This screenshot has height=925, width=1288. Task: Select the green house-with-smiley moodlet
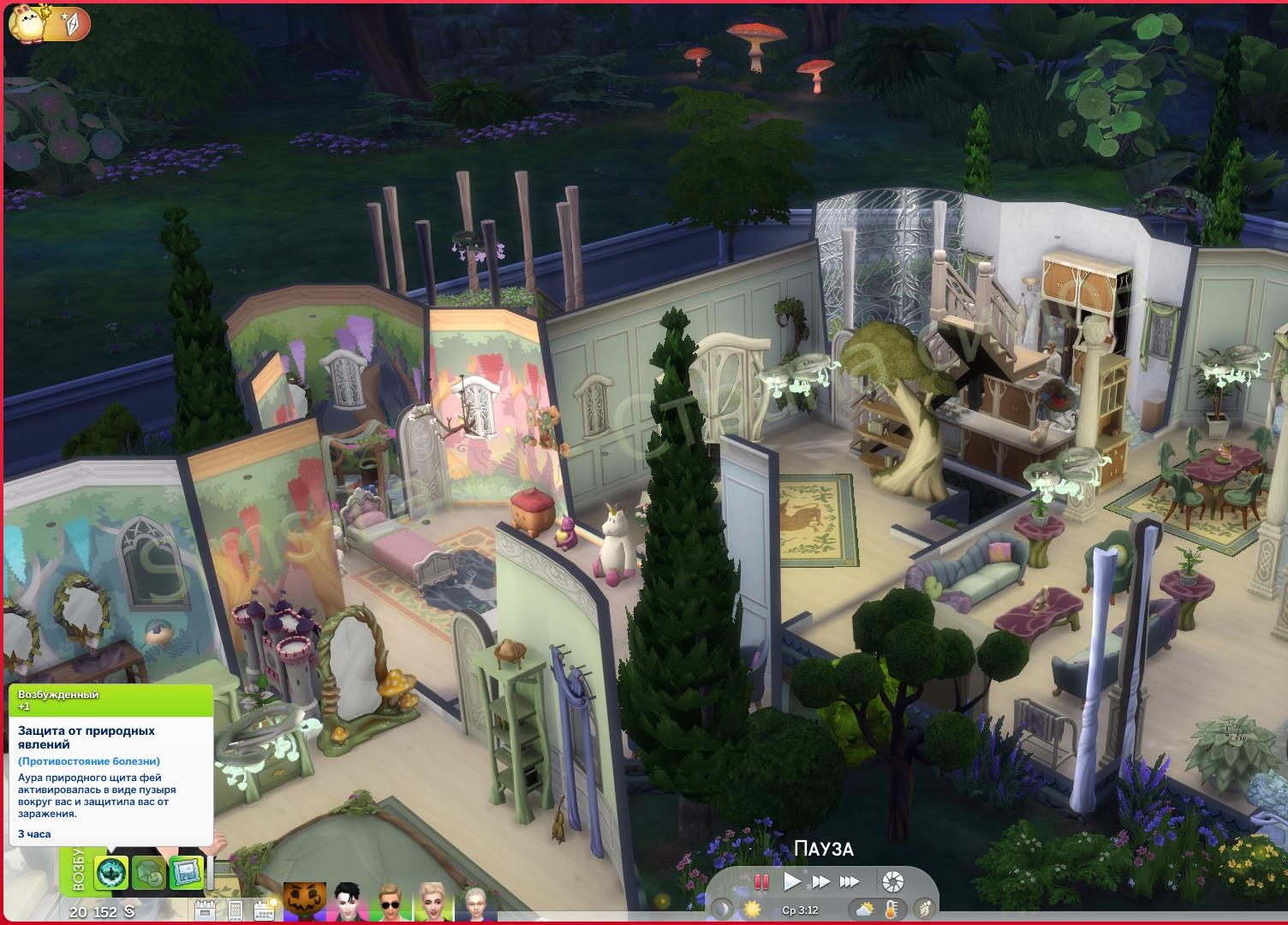click(x=149, y=873)
